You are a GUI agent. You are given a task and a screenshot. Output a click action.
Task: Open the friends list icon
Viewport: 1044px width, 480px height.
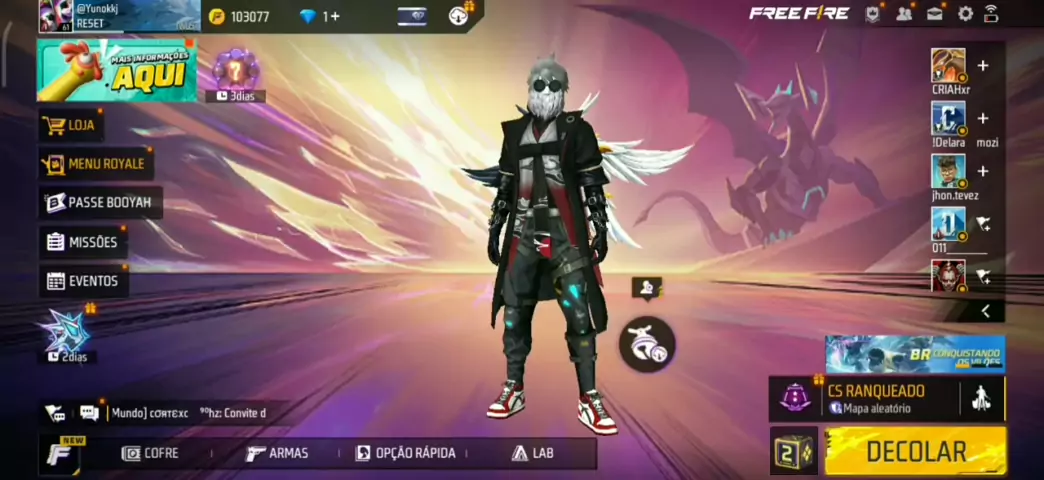904,14
